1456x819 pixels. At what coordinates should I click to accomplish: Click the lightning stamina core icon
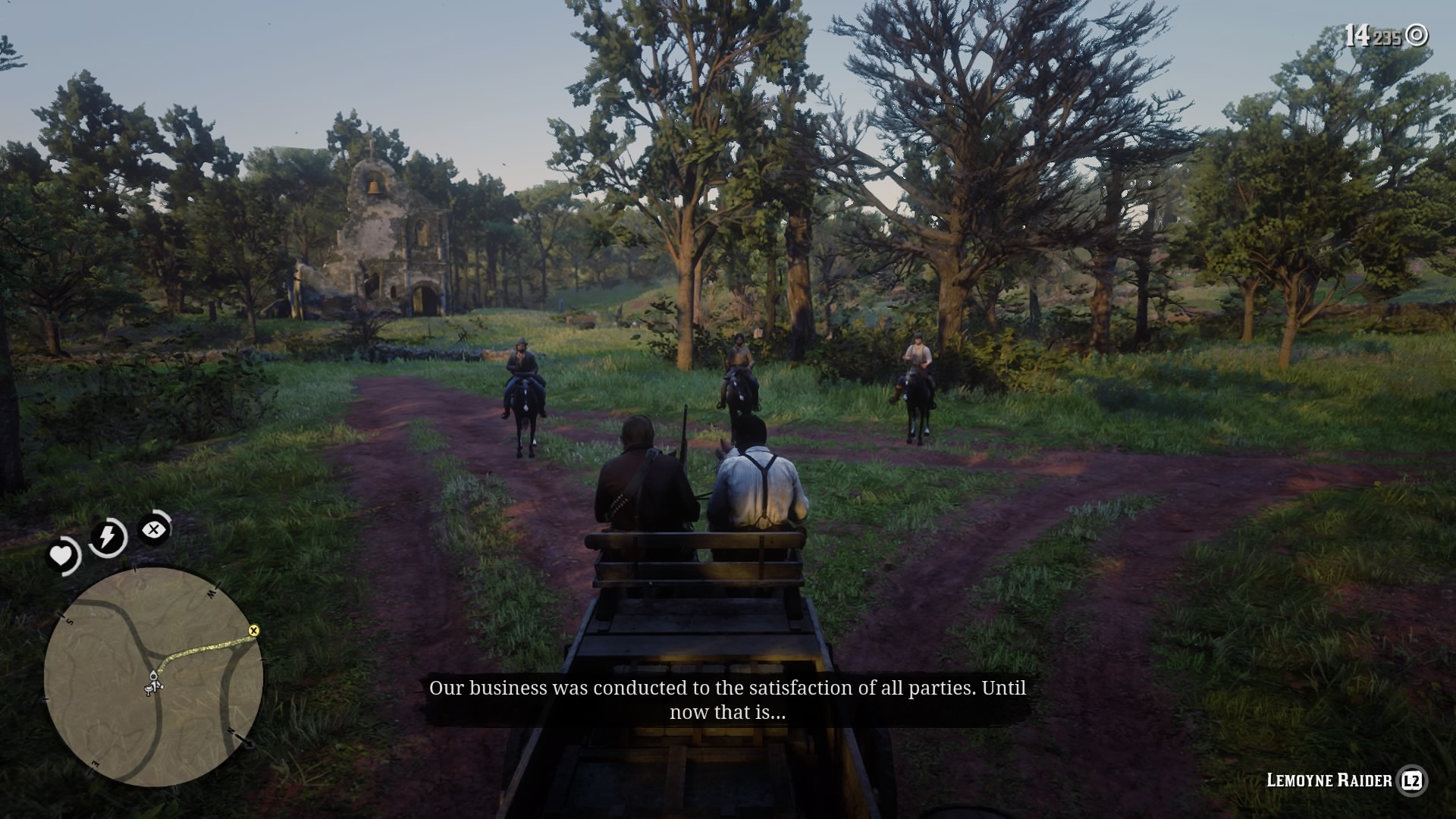pos(106,538)
